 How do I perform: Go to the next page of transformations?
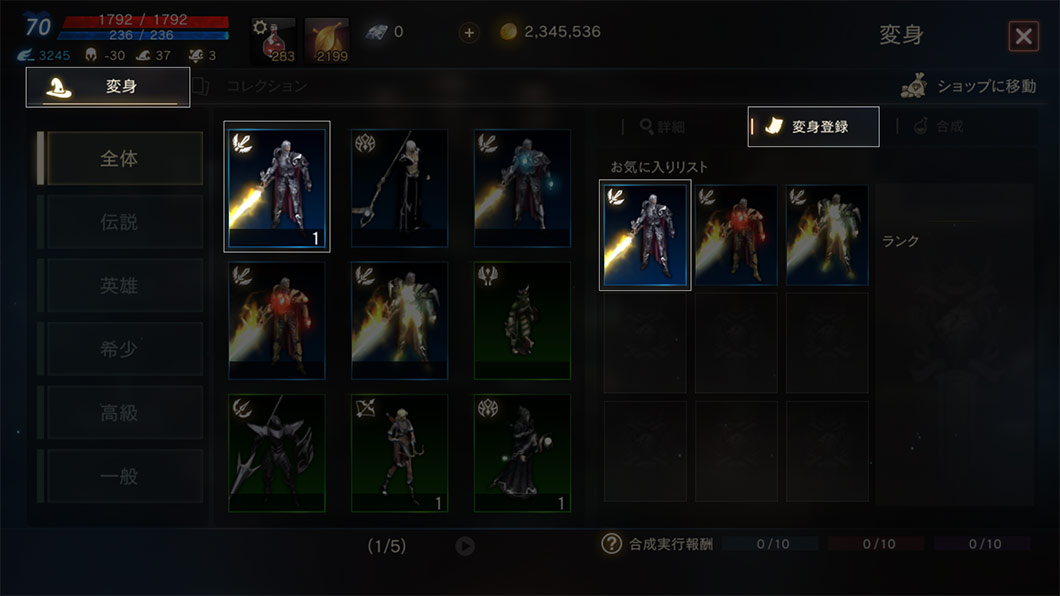(x=465, y=546)
